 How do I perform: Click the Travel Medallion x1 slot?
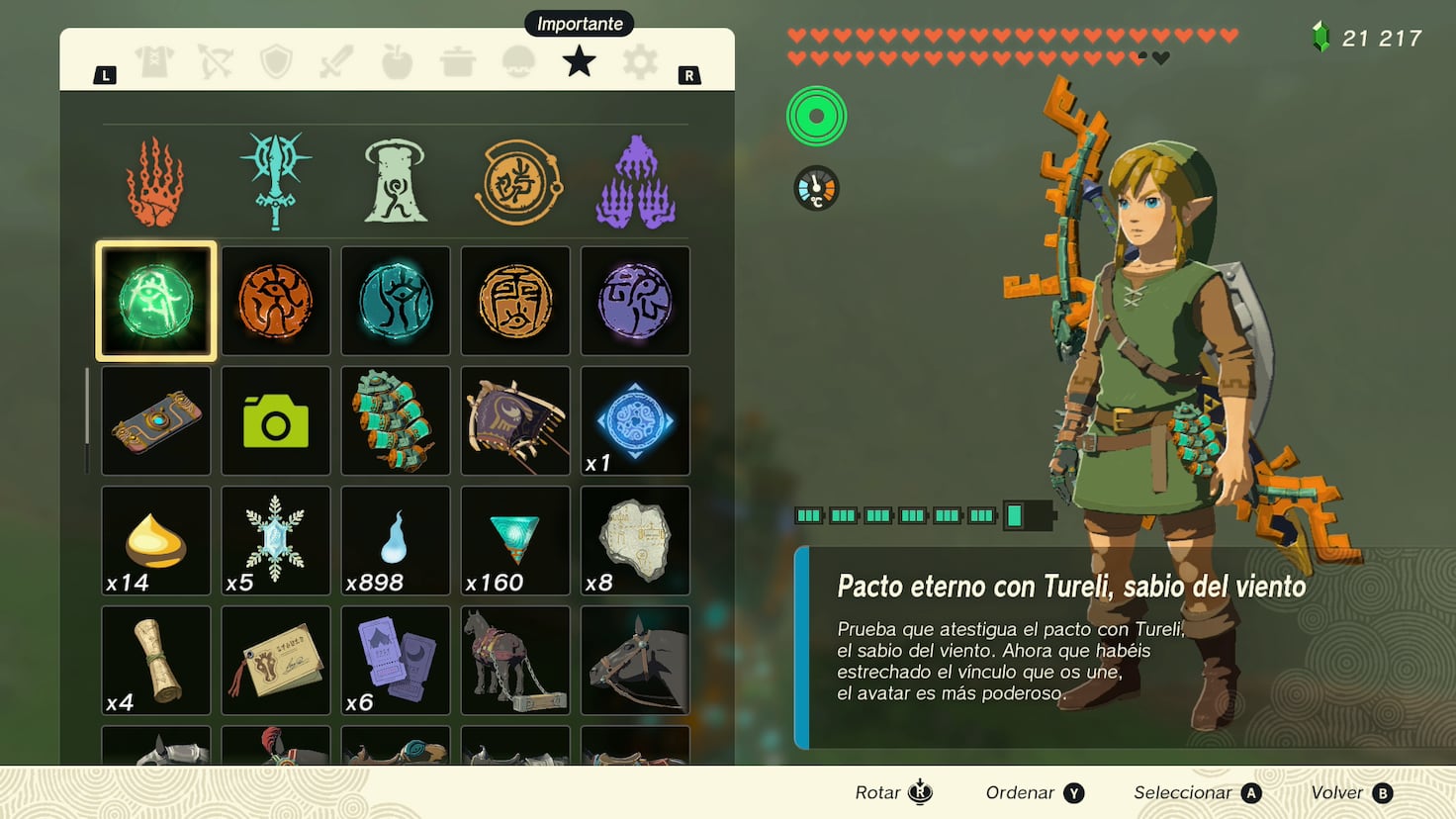point(635,420)
